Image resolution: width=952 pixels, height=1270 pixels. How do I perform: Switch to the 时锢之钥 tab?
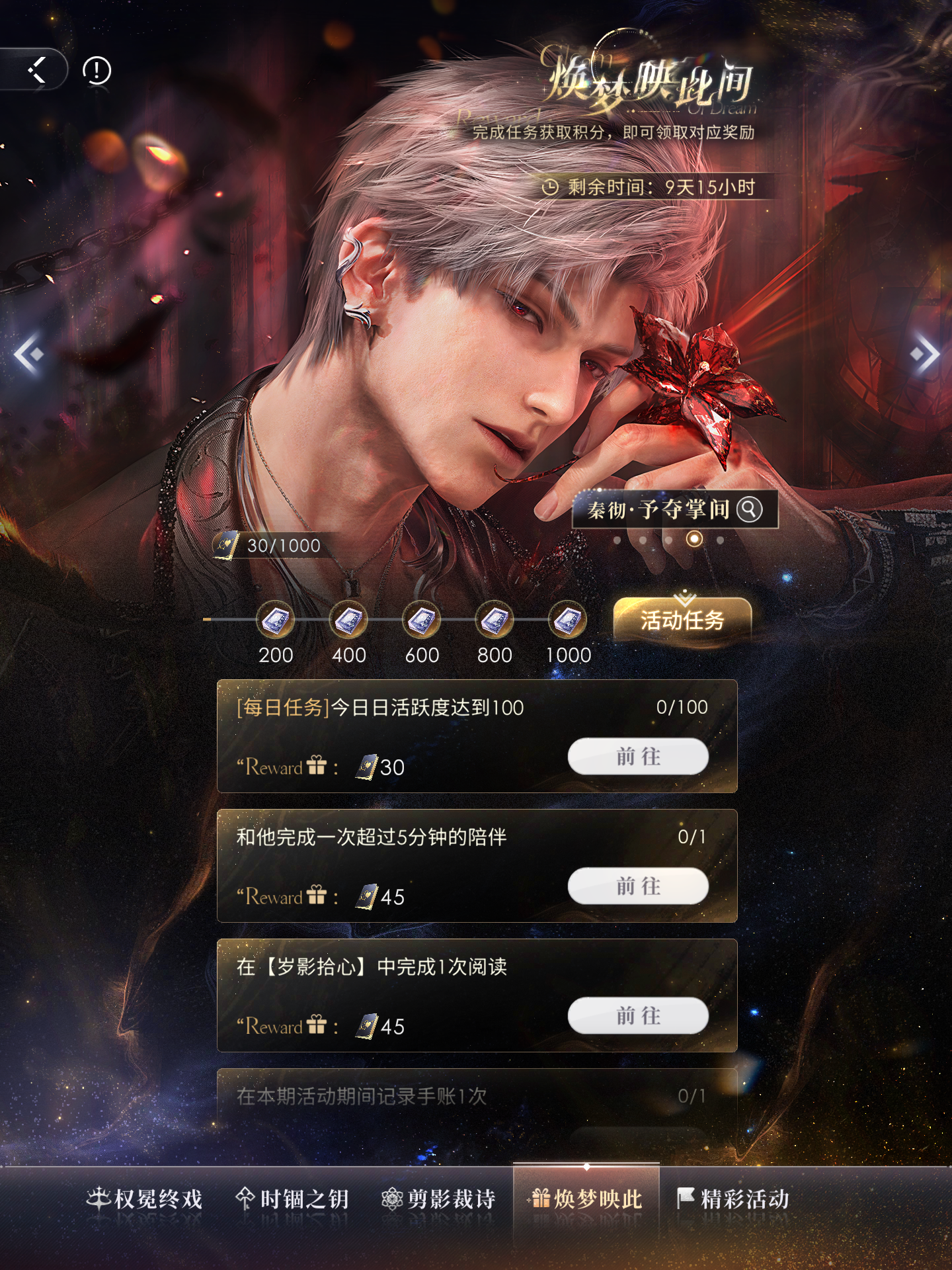(292, 1199)
